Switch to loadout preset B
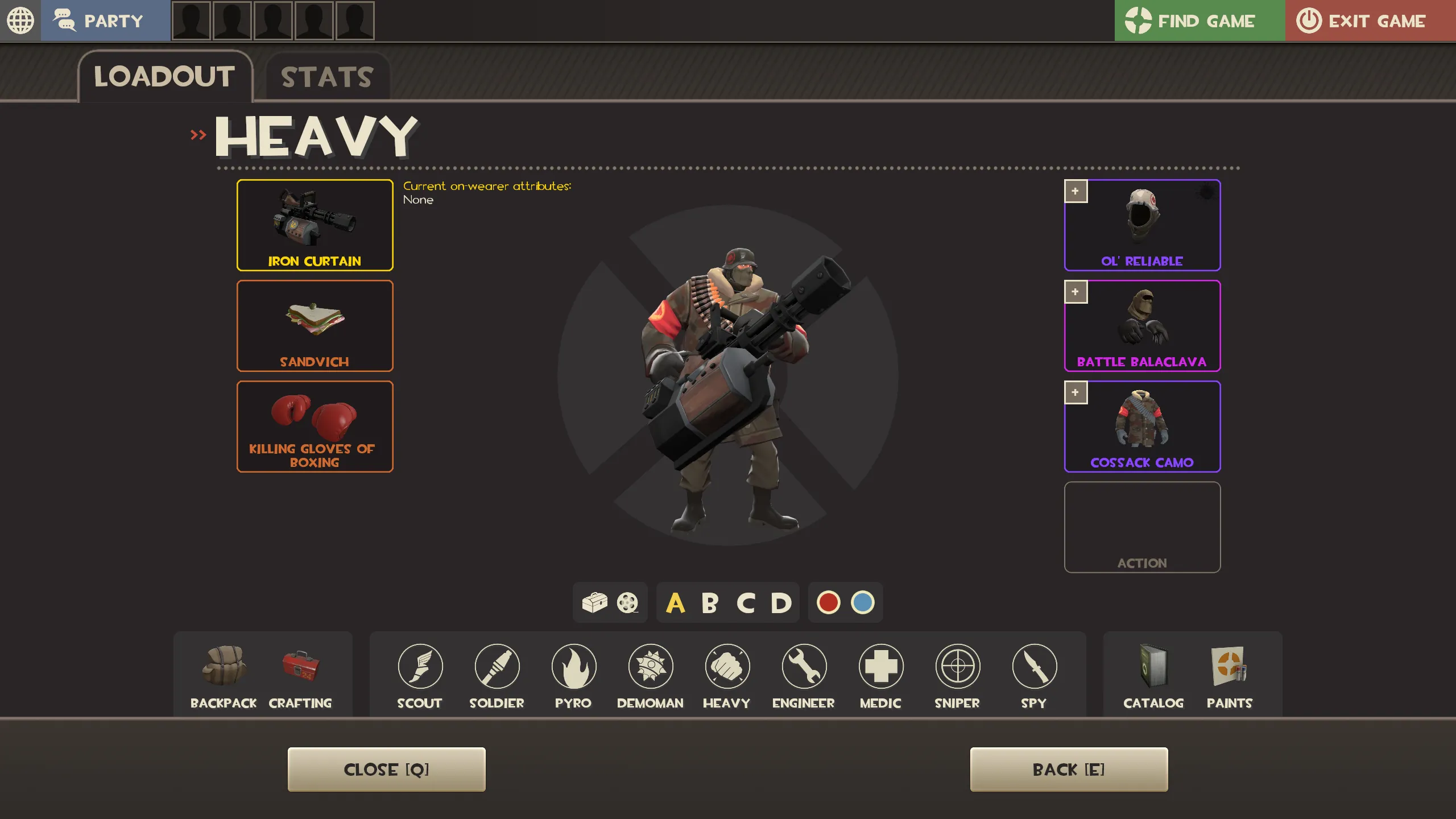1456x819 pixels. pos(710,603)
